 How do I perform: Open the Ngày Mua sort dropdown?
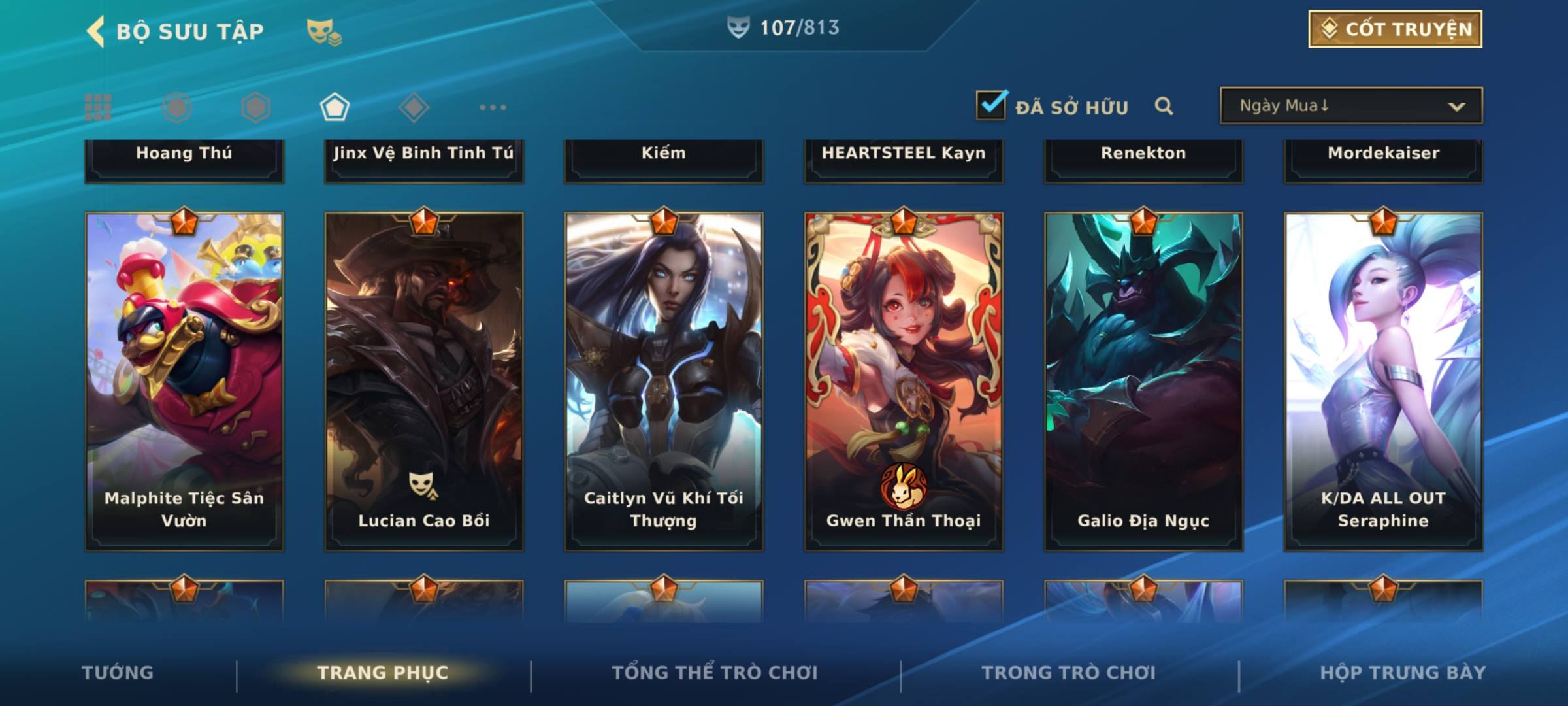1350,106
